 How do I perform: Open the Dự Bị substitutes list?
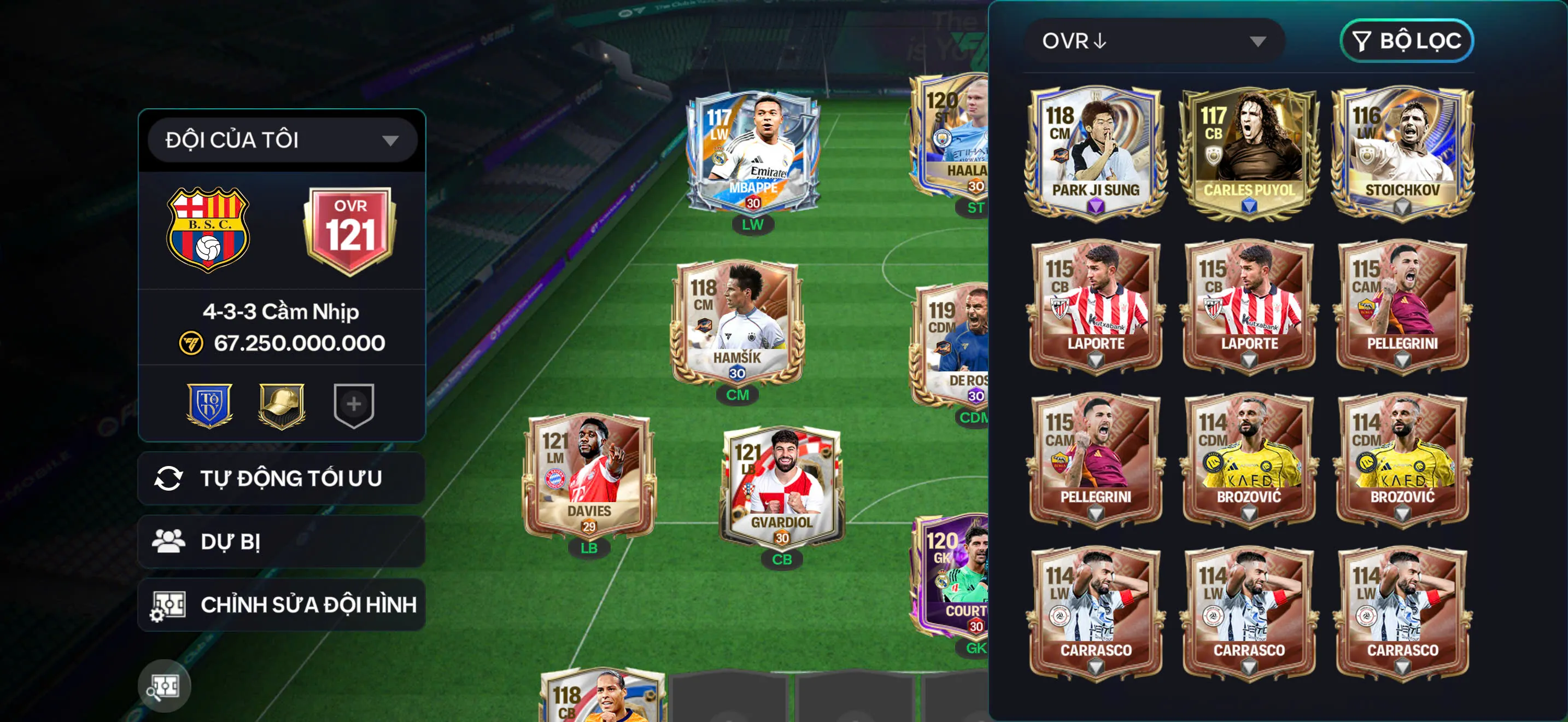(281, 542)
